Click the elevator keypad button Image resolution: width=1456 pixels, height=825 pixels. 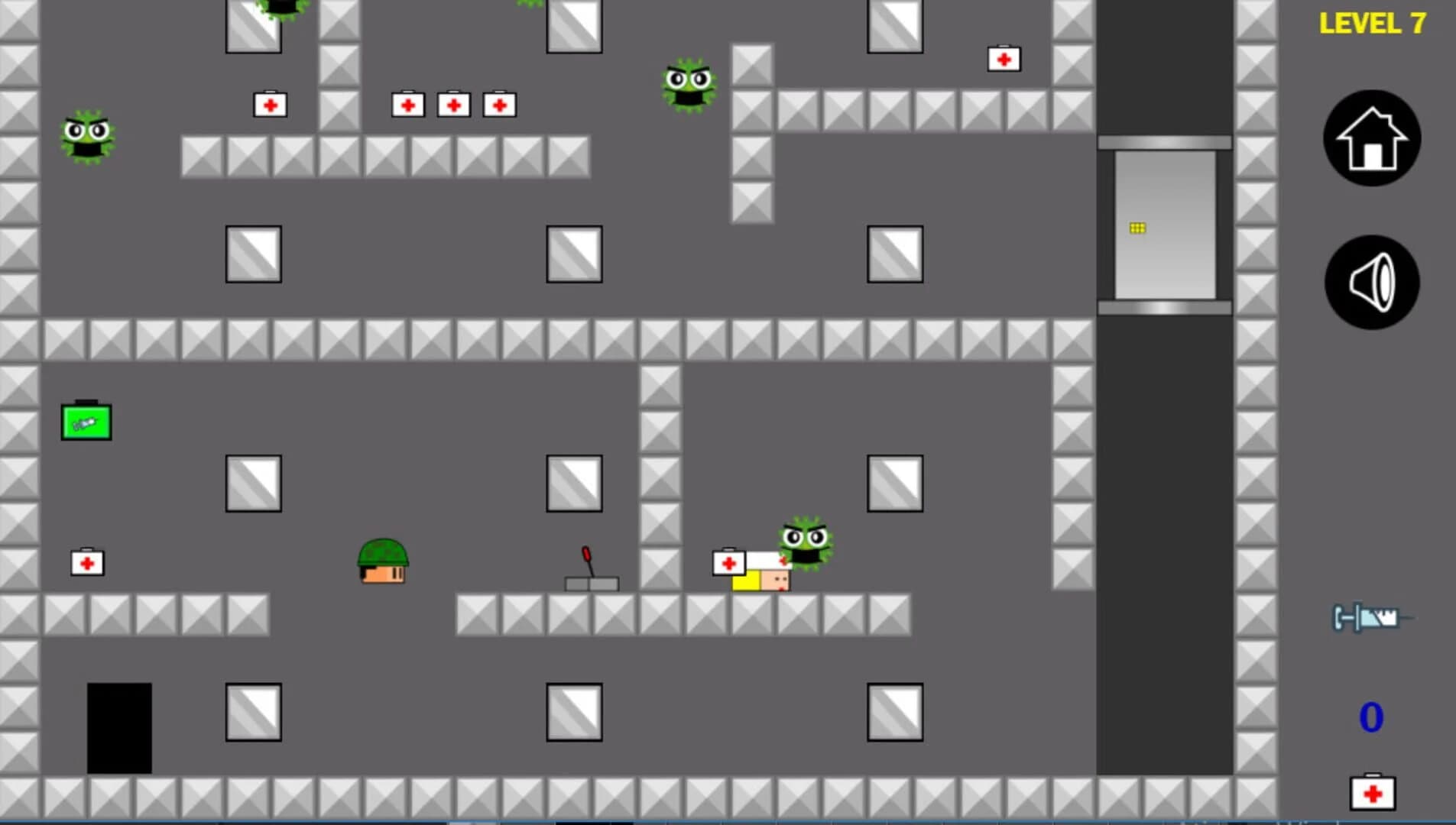[1136, 226]
